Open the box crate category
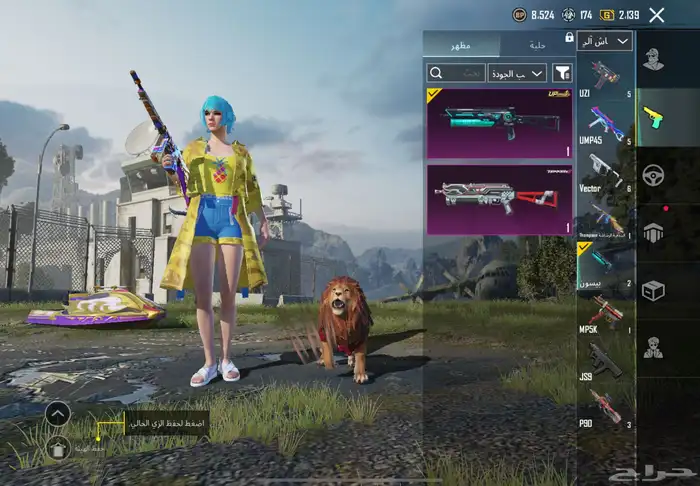Viewport: 700px width, 486px height. (x=653, y=290)
